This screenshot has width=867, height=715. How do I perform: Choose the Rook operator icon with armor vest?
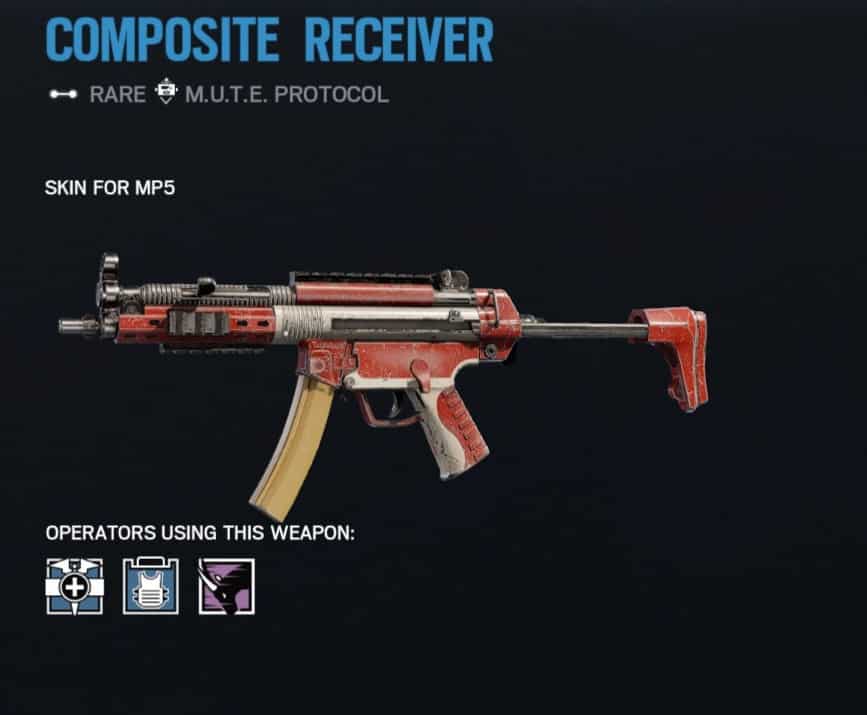150,586
